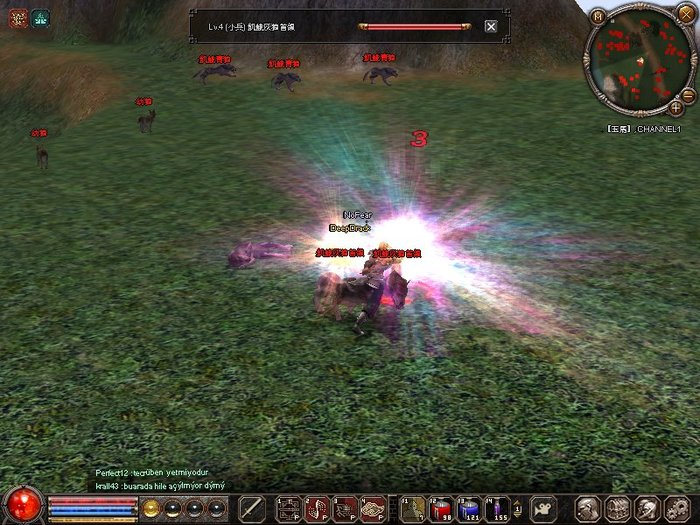This screenshot has width=700, height=525.
Task: Zoom in the minimap with plus button
Action: pos(676,106)
